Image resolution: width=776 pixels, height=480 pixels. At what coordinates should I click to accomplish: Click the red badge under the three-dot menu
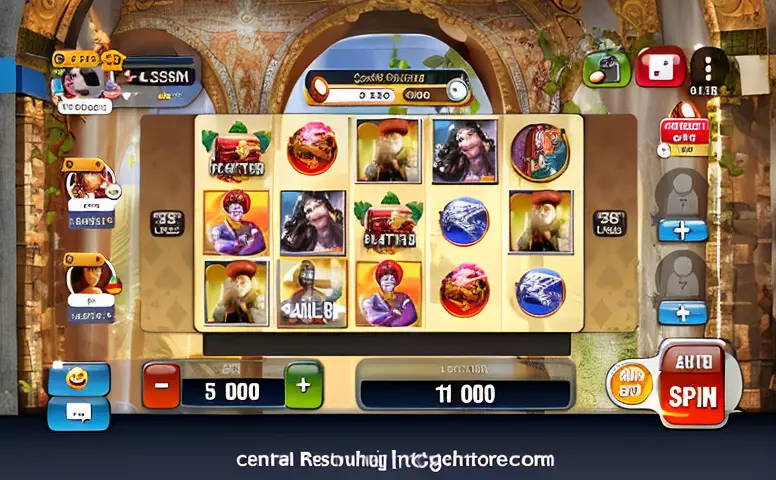[x=684, y=135]
